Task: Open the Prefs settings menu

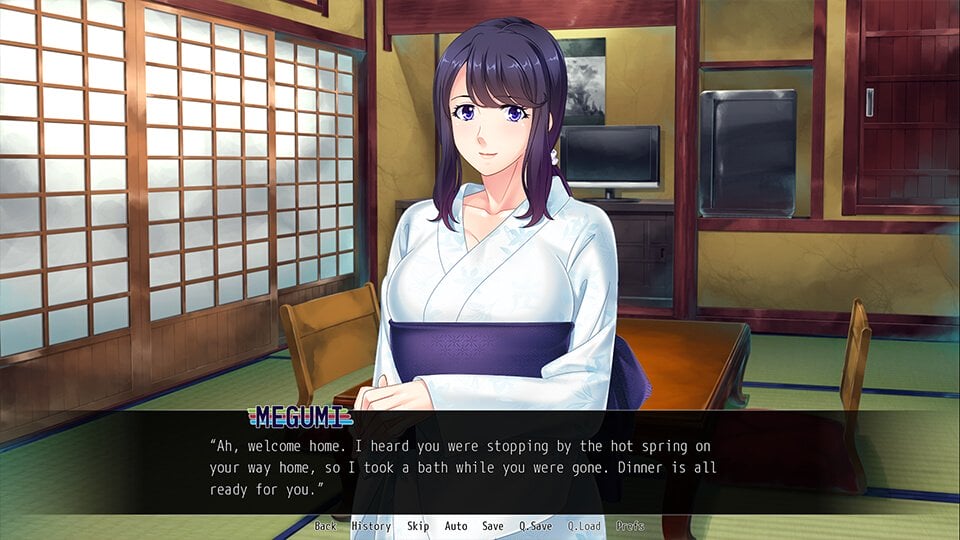Action: tap(631, 526)
